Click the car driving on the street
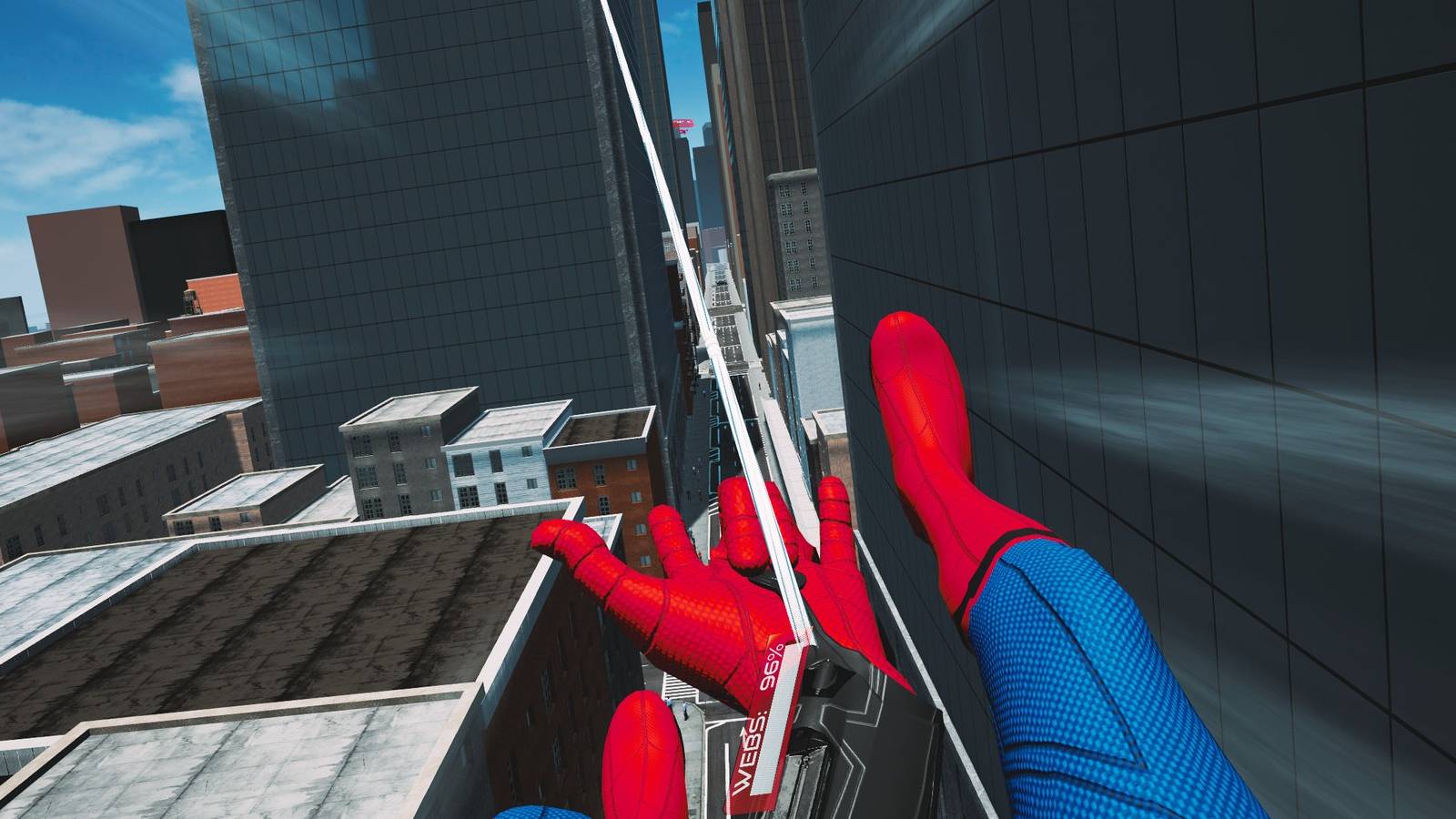1456x819 pixels. [x=722, y=283]
